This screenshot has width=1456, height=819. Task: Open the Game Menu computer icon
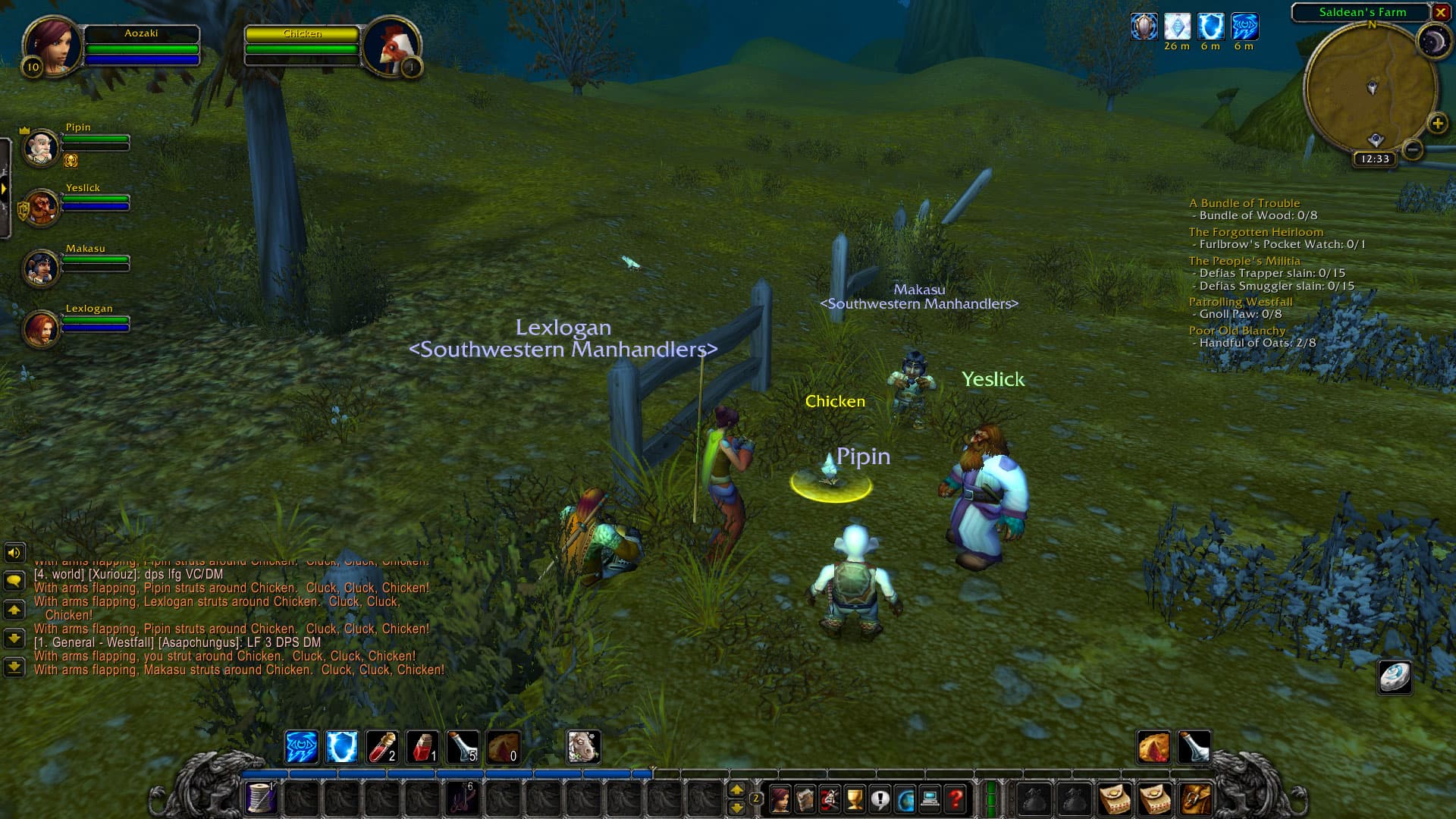pyautogui.click(x=930, y=799)
